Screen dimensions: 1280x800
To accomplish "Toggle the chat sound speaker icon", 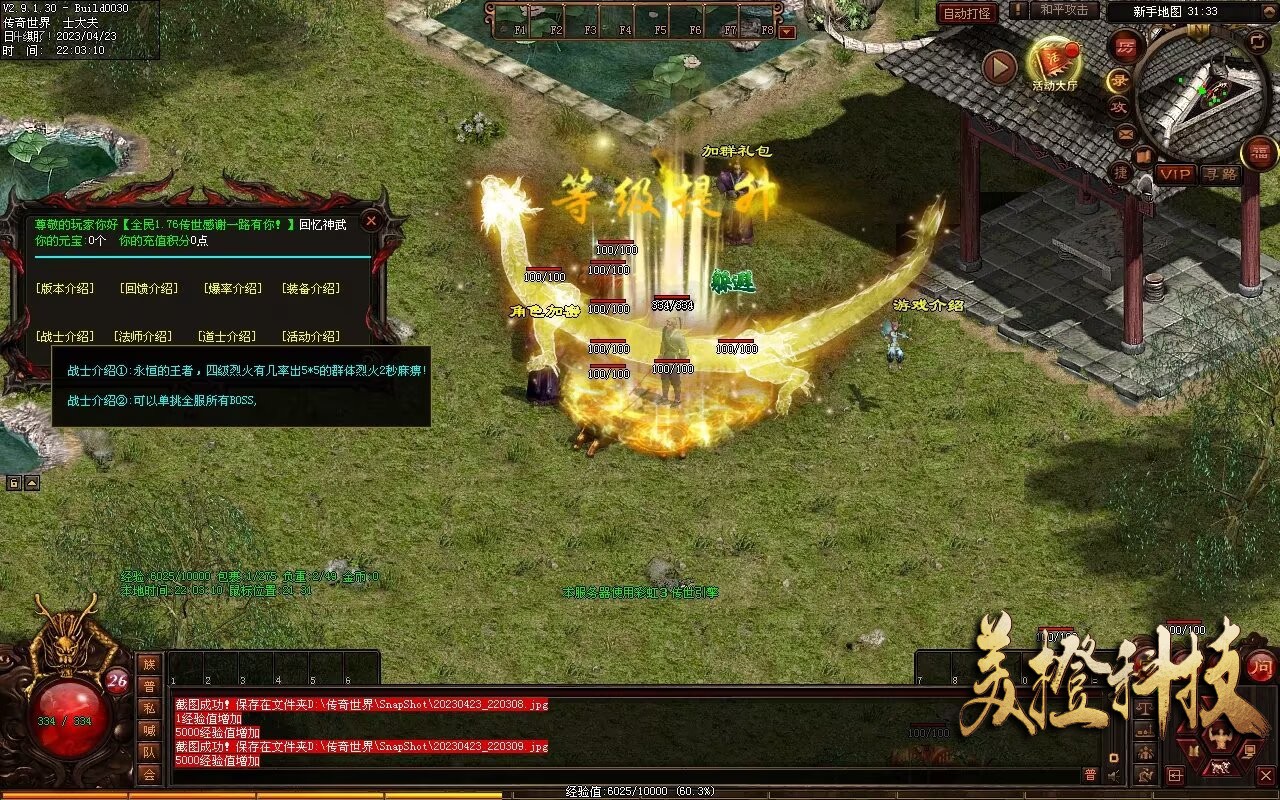I will [x=1114, y=775].
